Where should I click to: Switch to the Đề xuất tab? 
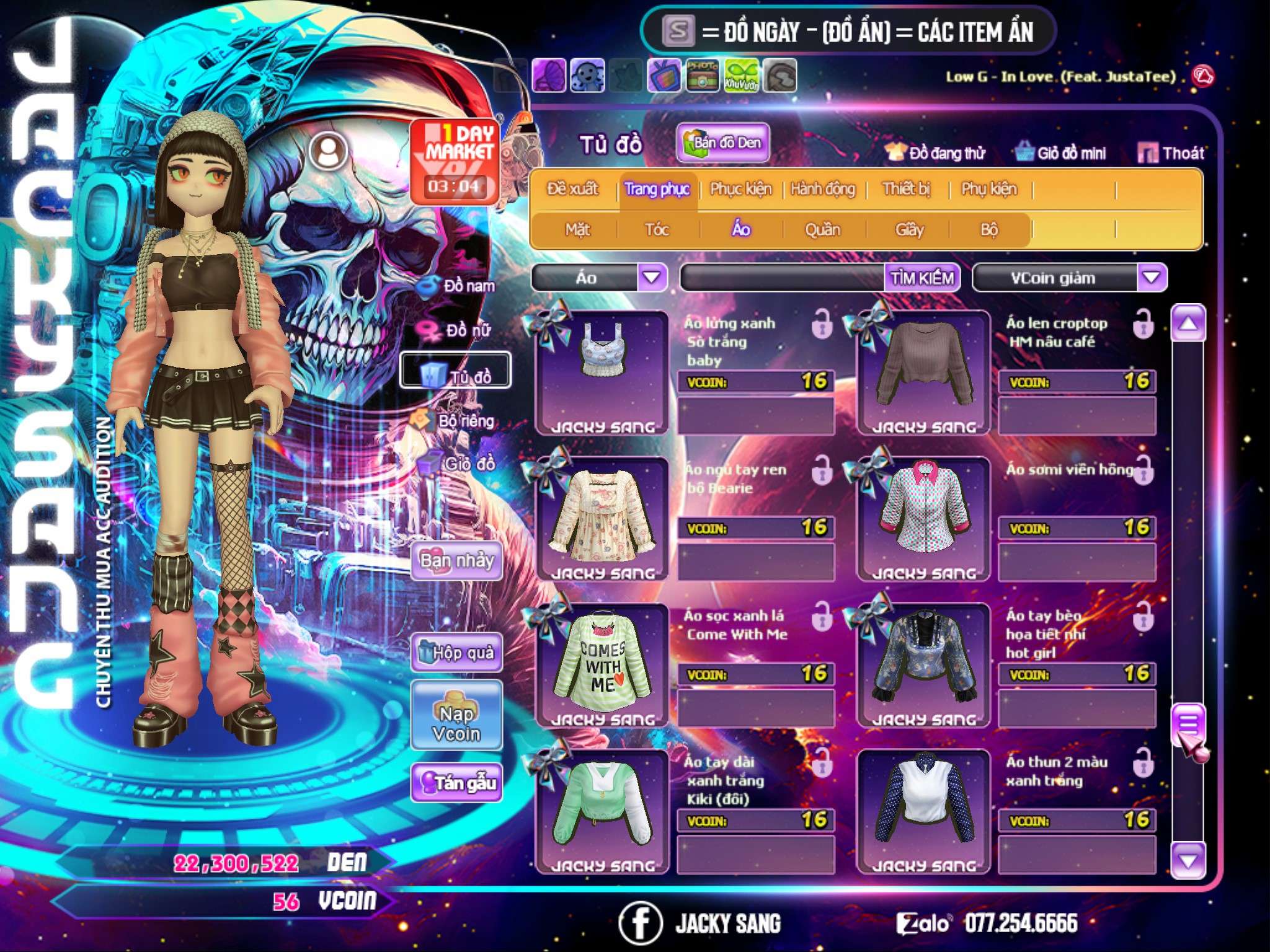(572, 189)
